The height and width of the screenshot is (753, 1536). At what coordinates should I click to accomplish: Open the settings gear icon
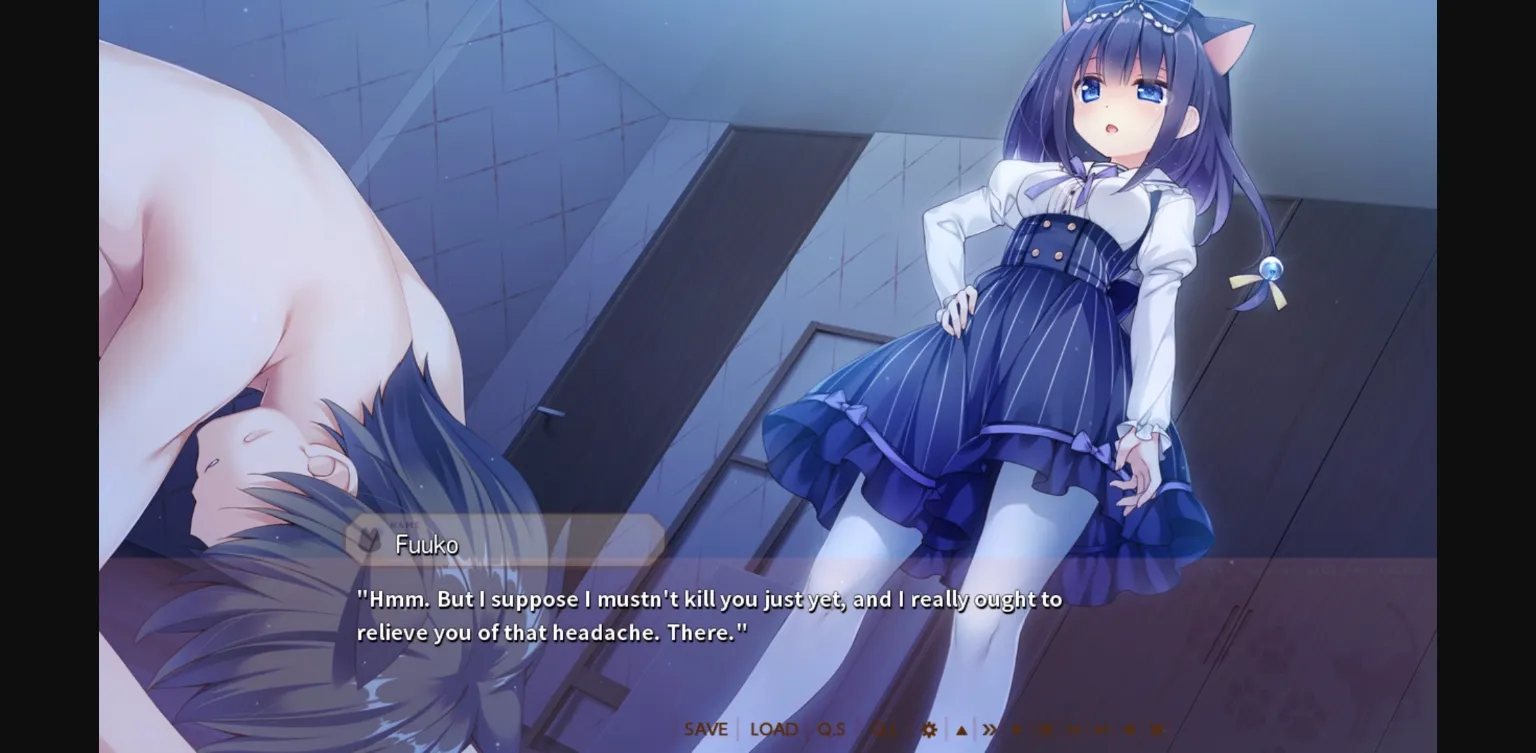click(927, 729)
